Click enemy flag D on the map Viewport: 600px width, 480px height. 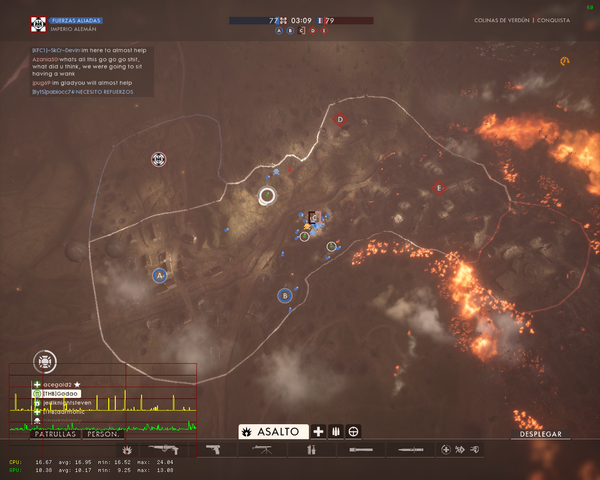coord(340,120)
